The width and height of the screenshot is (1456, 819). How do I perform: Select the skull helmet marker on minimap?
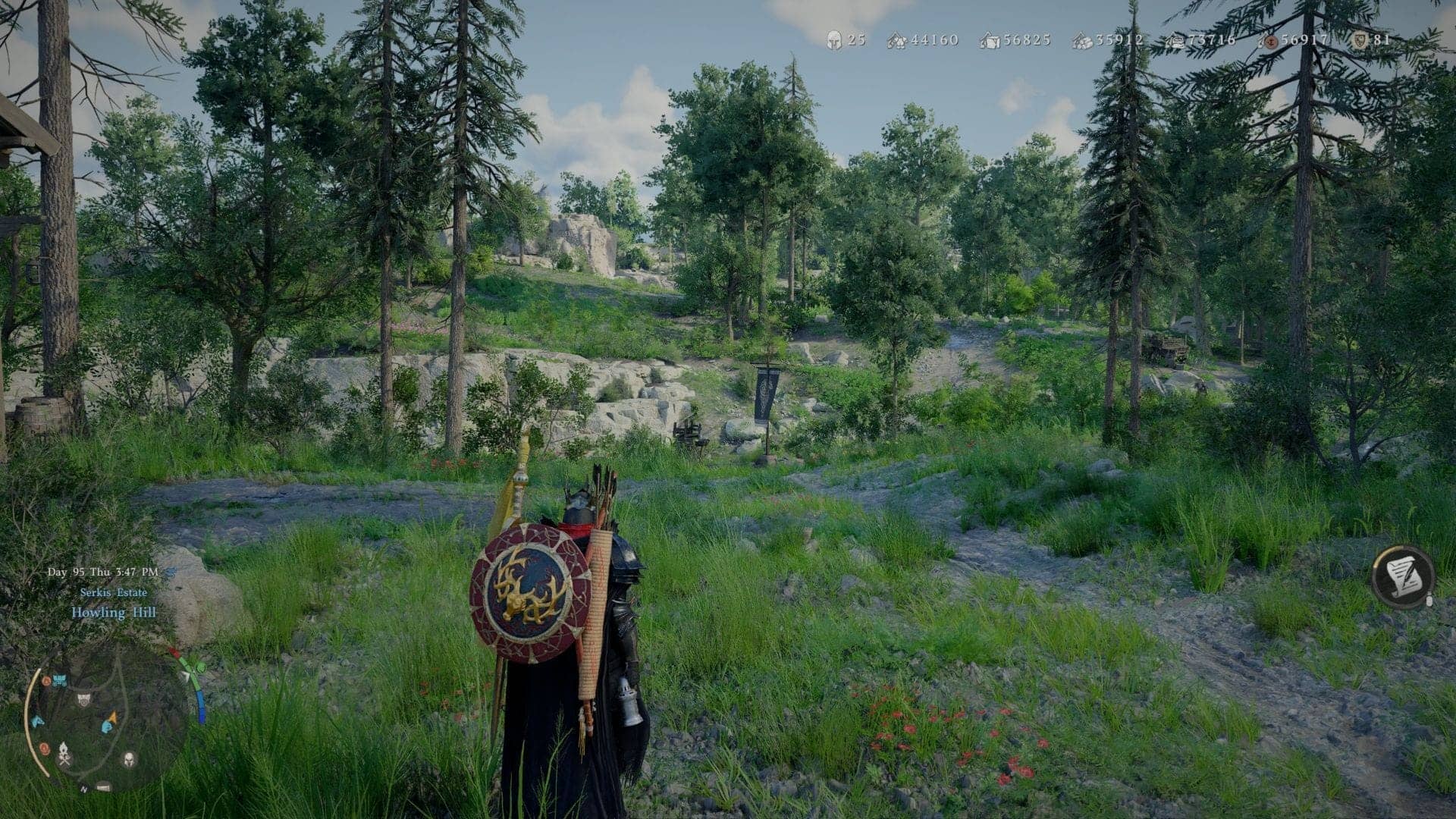pos(129,760)
